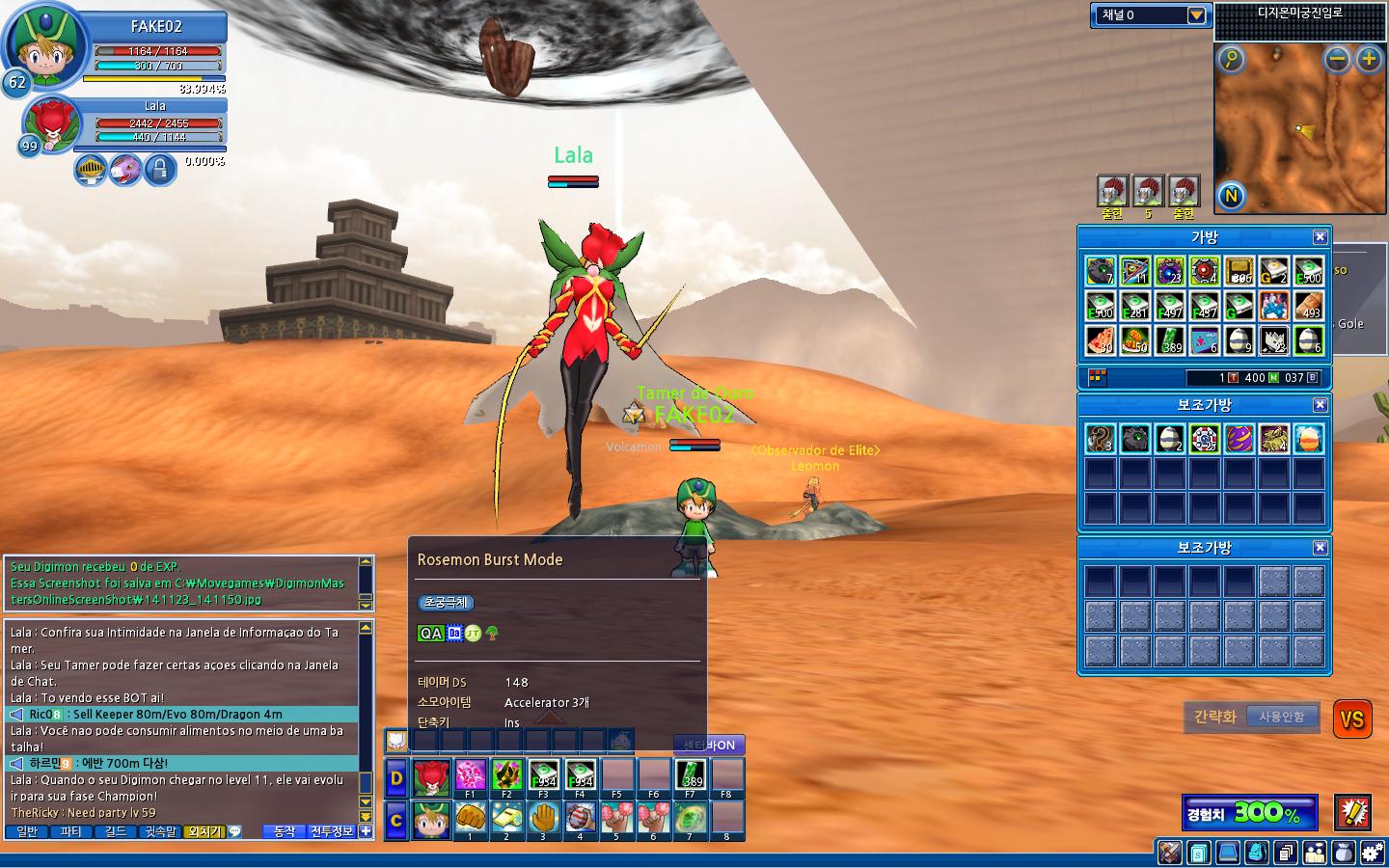Select the question mark item in 보조가방
Image resolution: width=1389 pixels, height=868 pixels.
click(x=1101, y=439)
